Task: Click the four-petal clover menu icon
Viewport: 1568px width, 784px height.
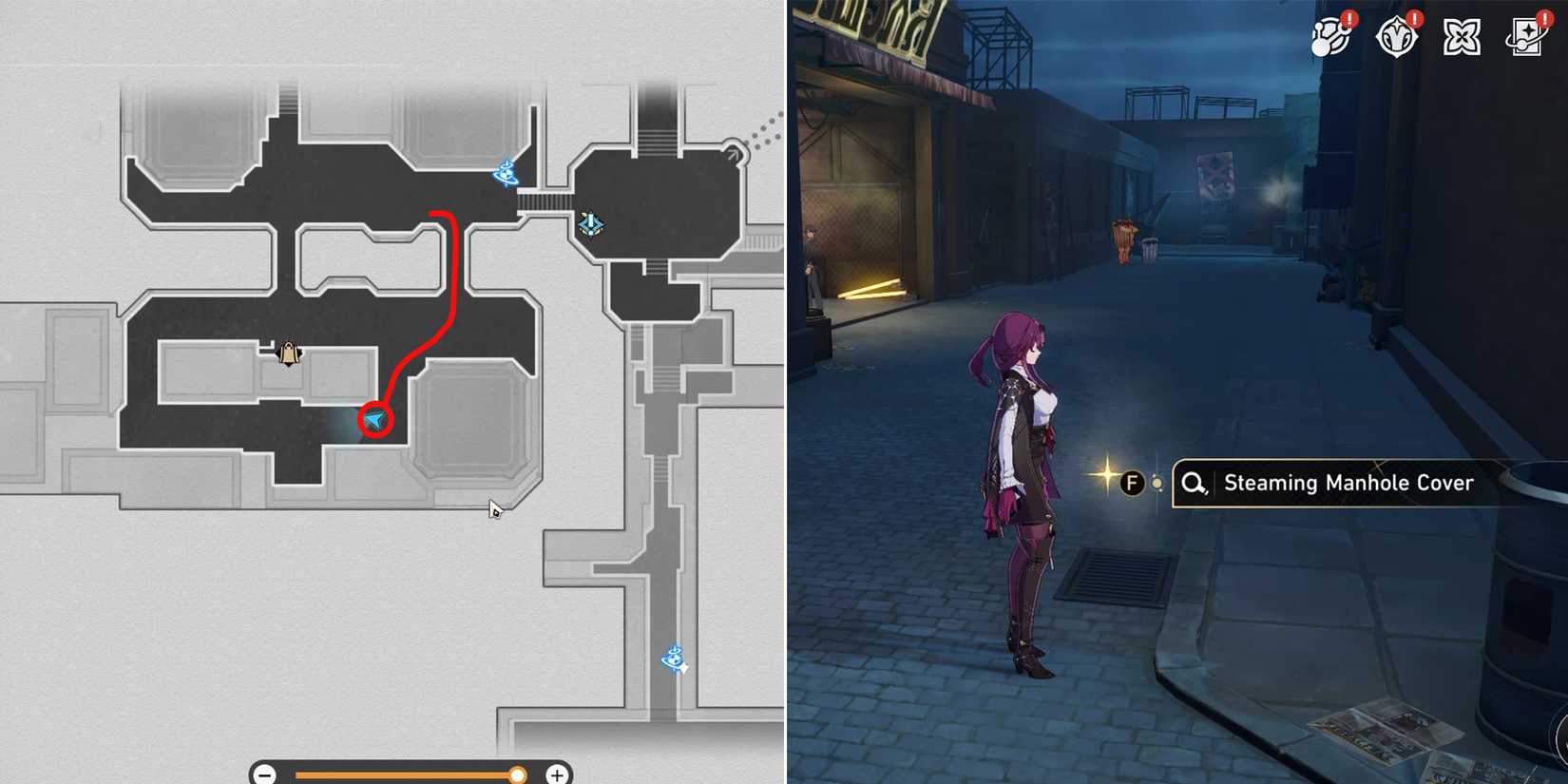Action: 1462,38
